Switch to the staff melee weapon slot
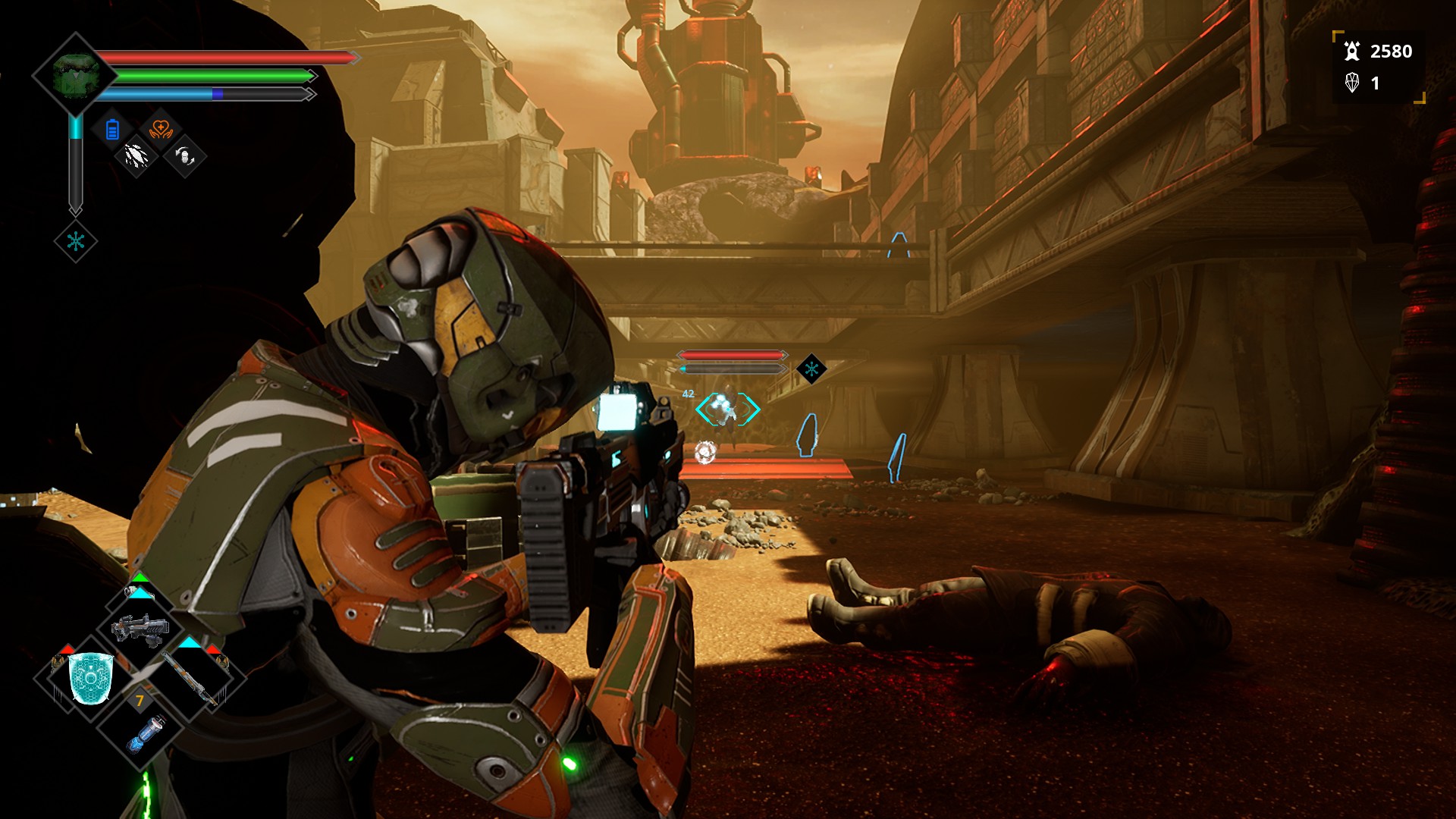Viewport: 1456px width, 819px height. 190,676
